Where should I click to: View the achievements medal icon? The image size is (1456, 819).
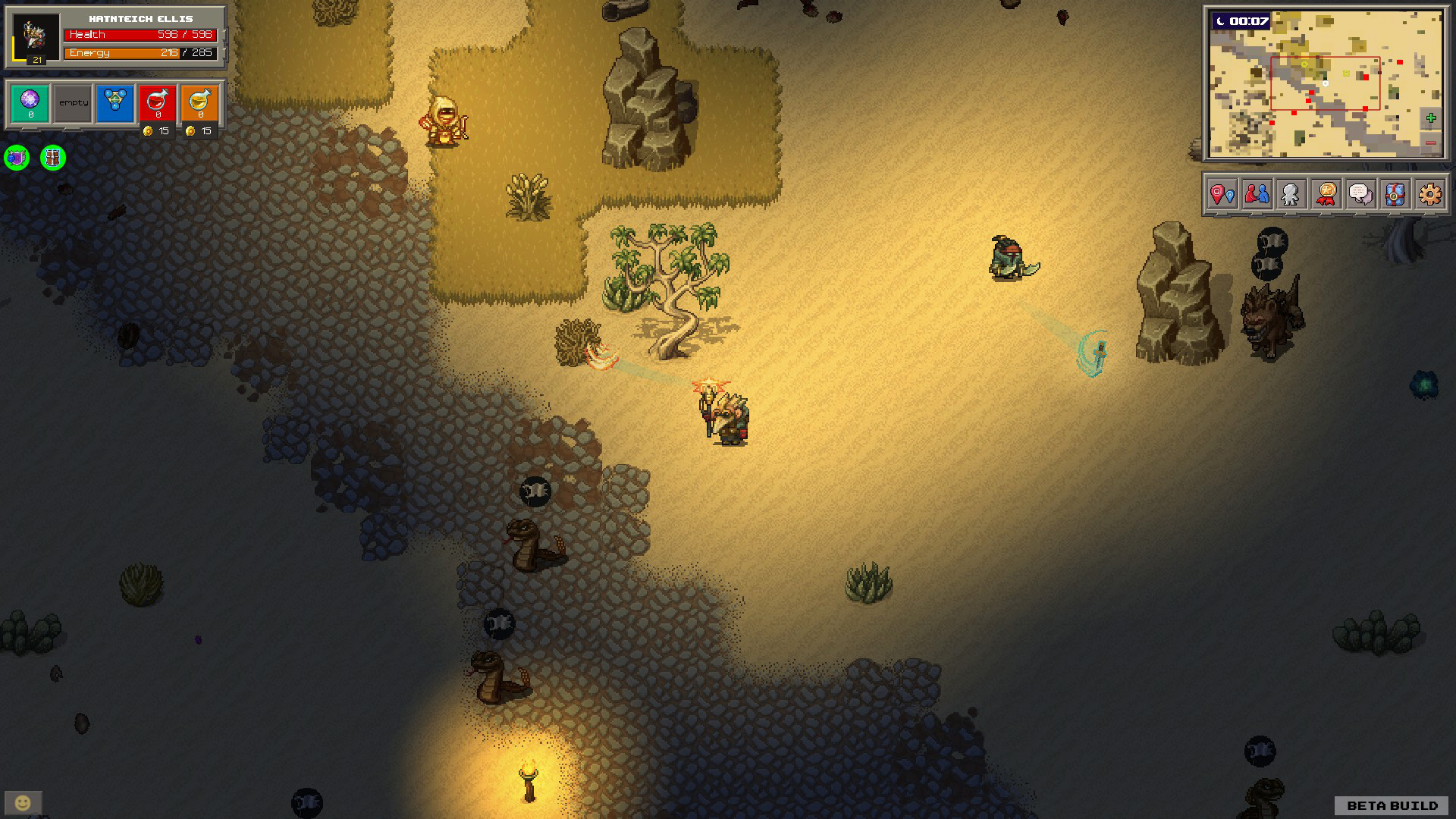click(x=1326, y=196)
